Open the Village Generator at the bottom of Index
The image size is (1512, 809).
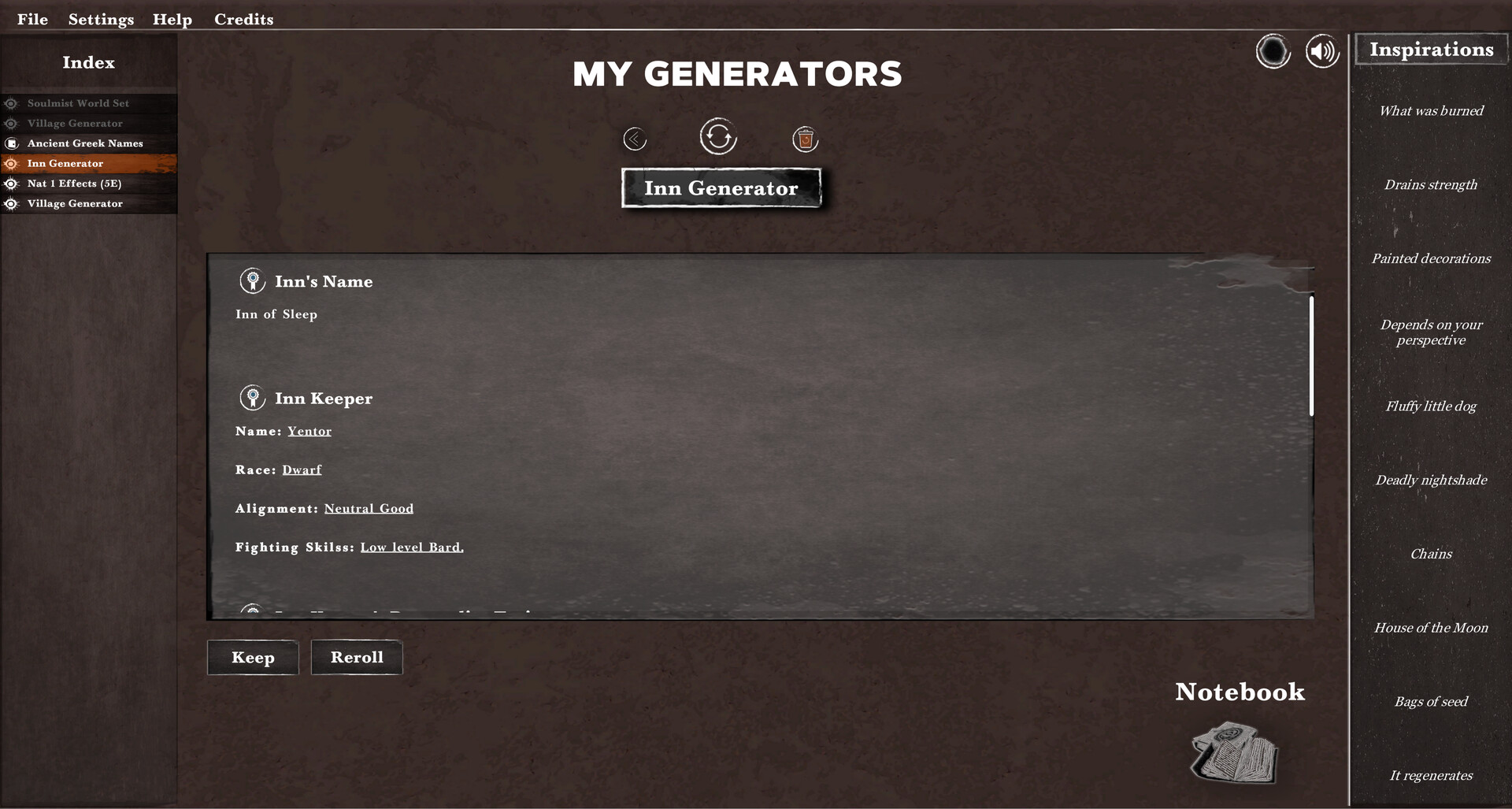click(74, 203)
